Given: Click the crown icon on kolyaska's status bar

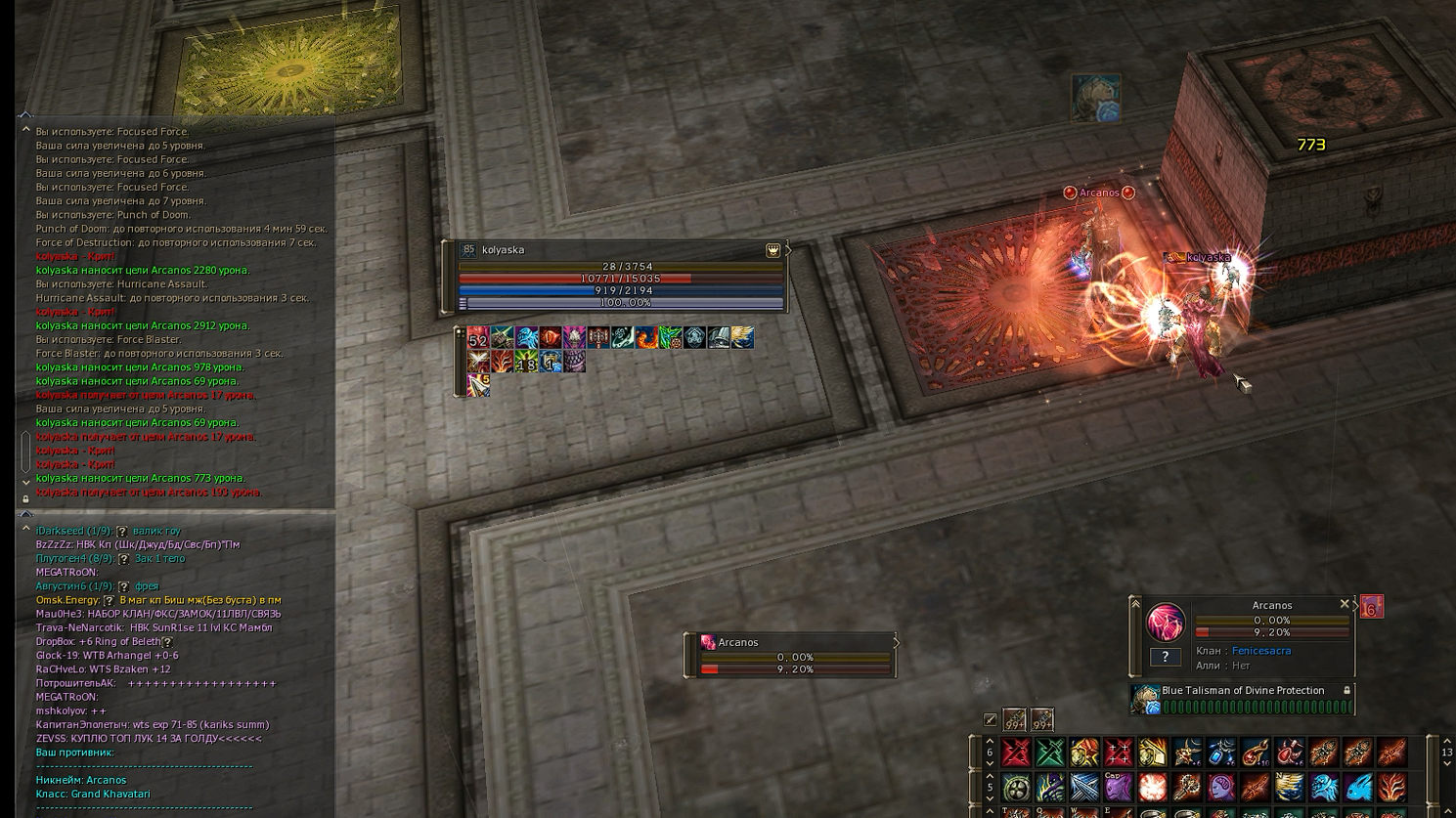Looking at the screenshot, I should pos(772,250).
